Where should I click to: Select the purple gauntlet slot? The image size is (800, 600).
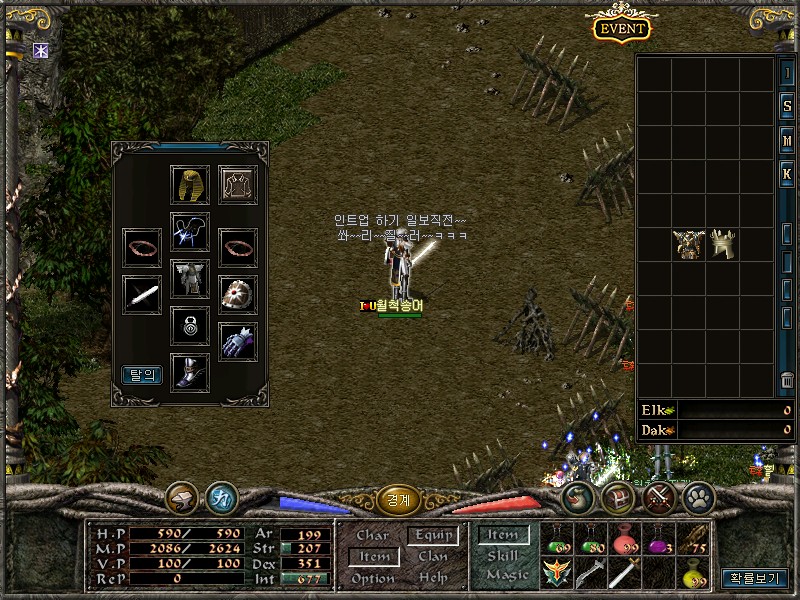(x=238, y=340)
